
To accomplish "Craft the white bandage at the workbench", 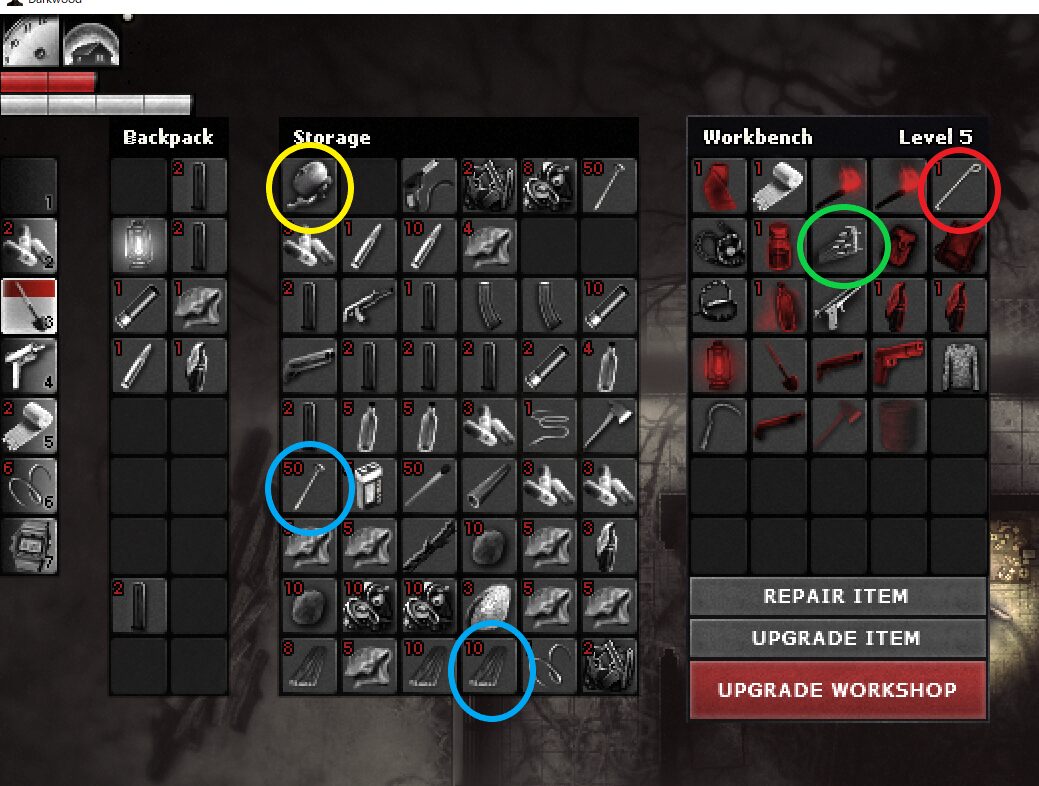I will 779,187.
